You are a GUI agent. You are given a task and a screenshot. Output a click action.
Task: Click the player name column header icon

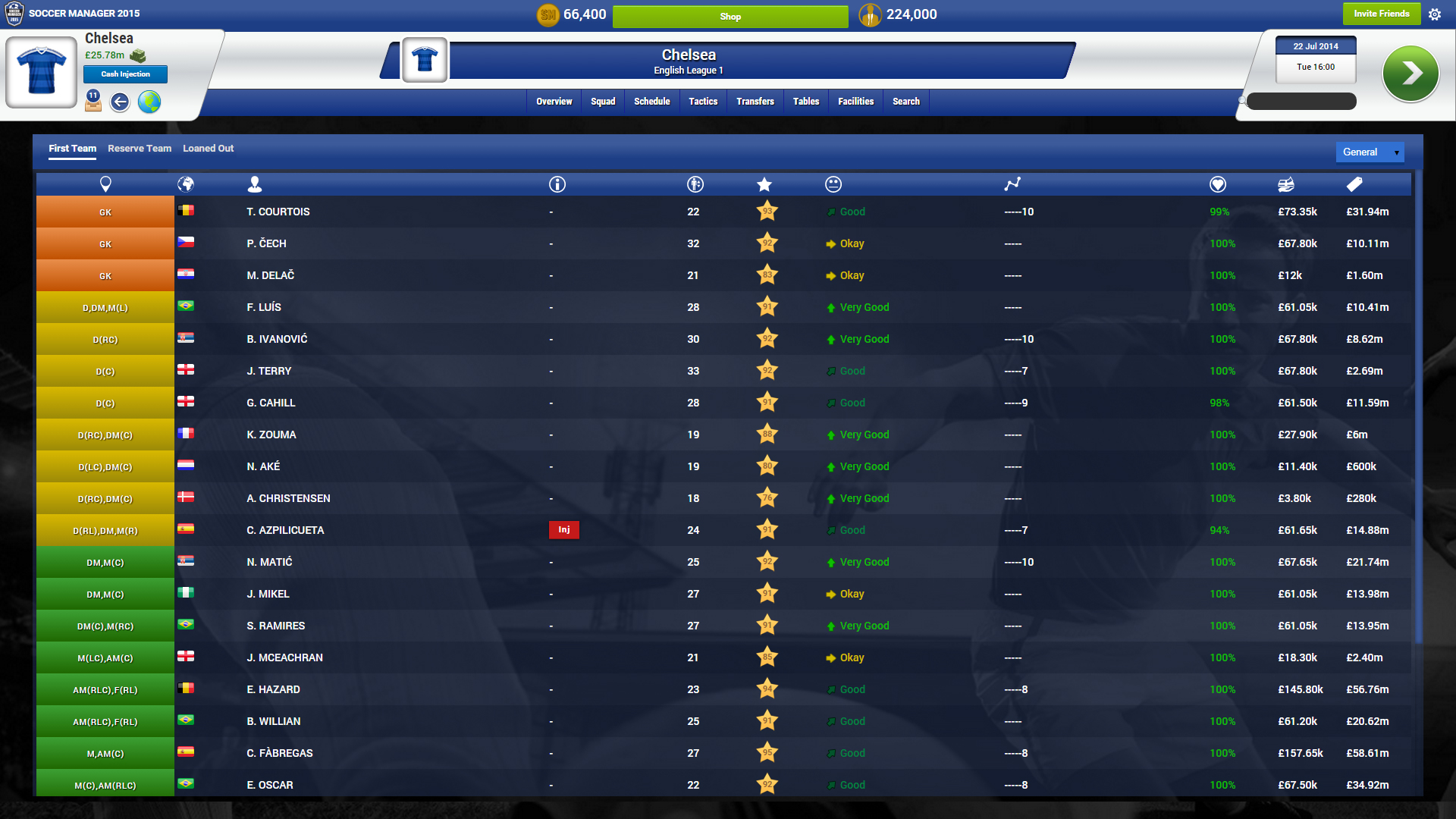(256, 184)
